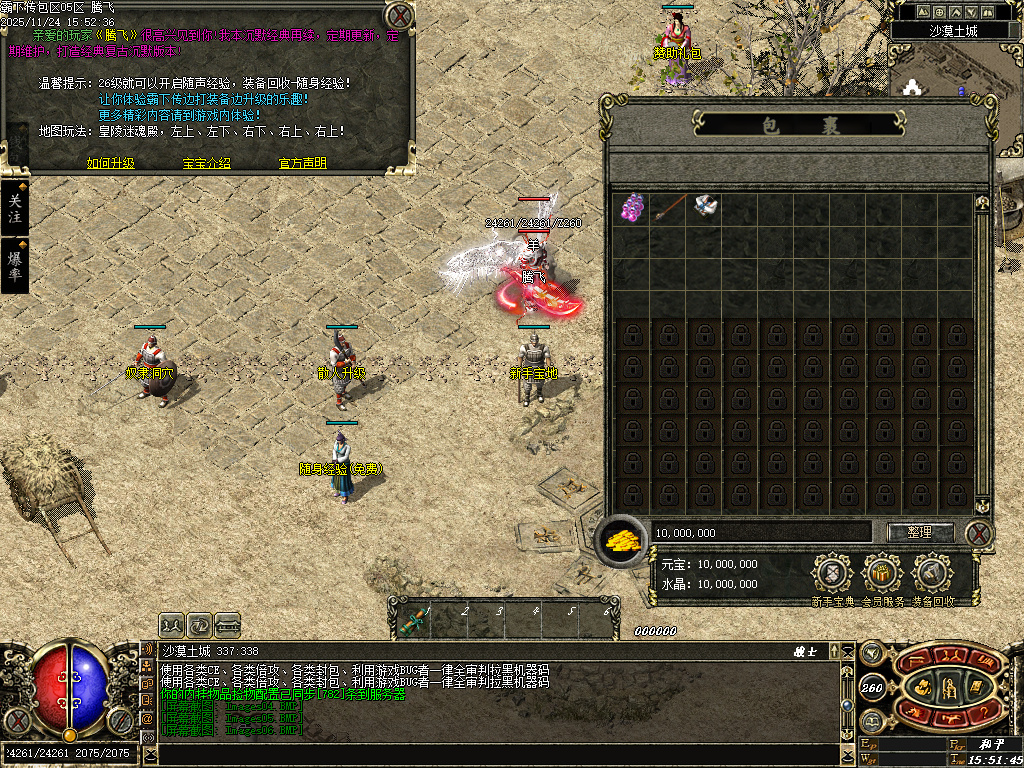
Task: Expand the 爆率 side tab
Action: 14,265
